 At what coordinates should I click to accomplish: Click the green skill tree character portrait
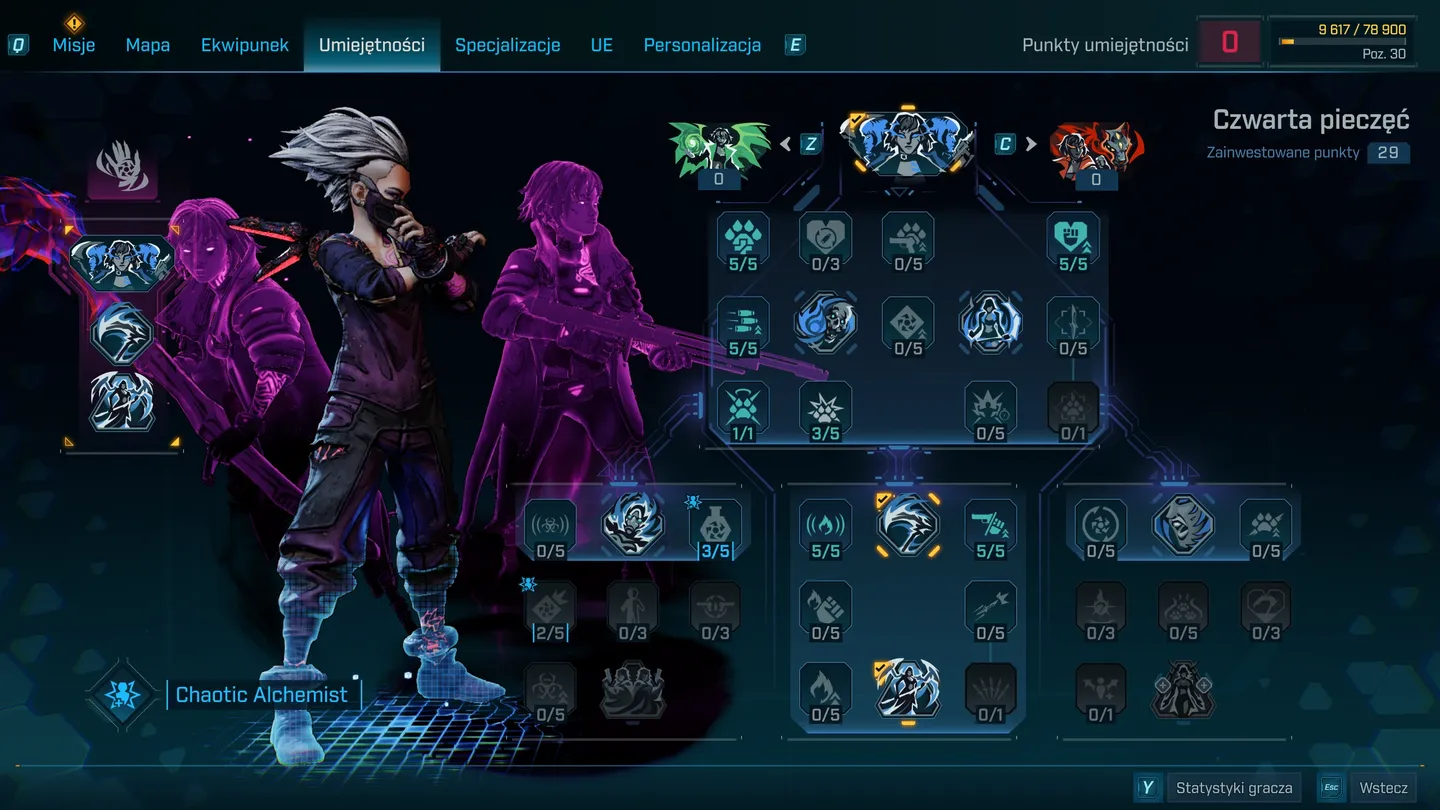719,145
